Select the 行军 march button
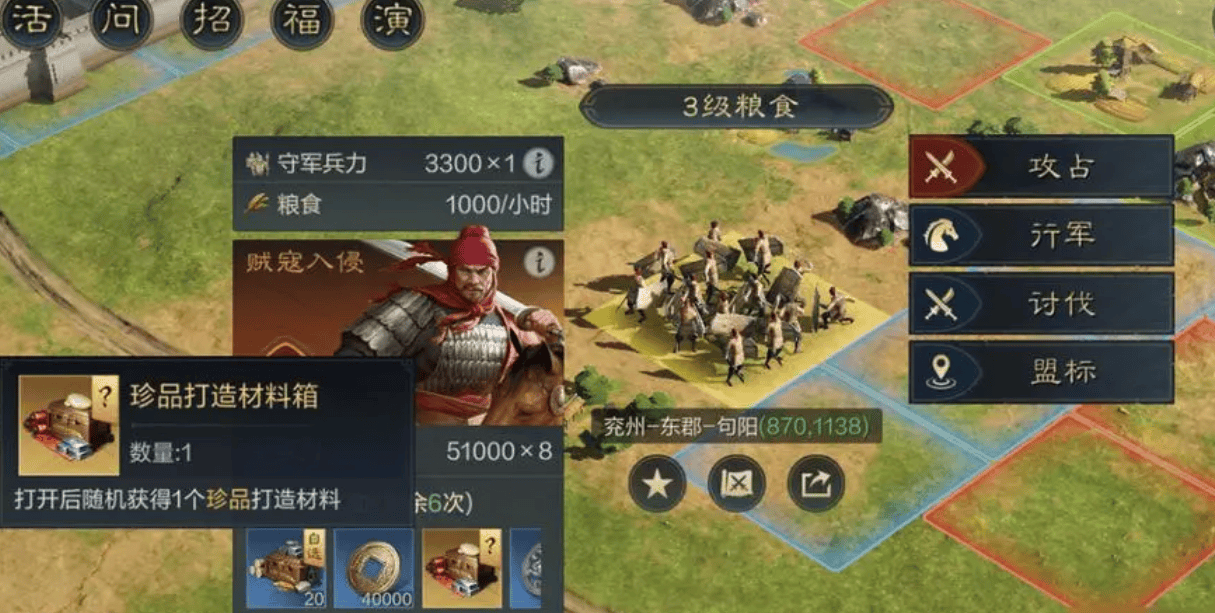Screen dimensions: 1215x613 click(1041, 235)
